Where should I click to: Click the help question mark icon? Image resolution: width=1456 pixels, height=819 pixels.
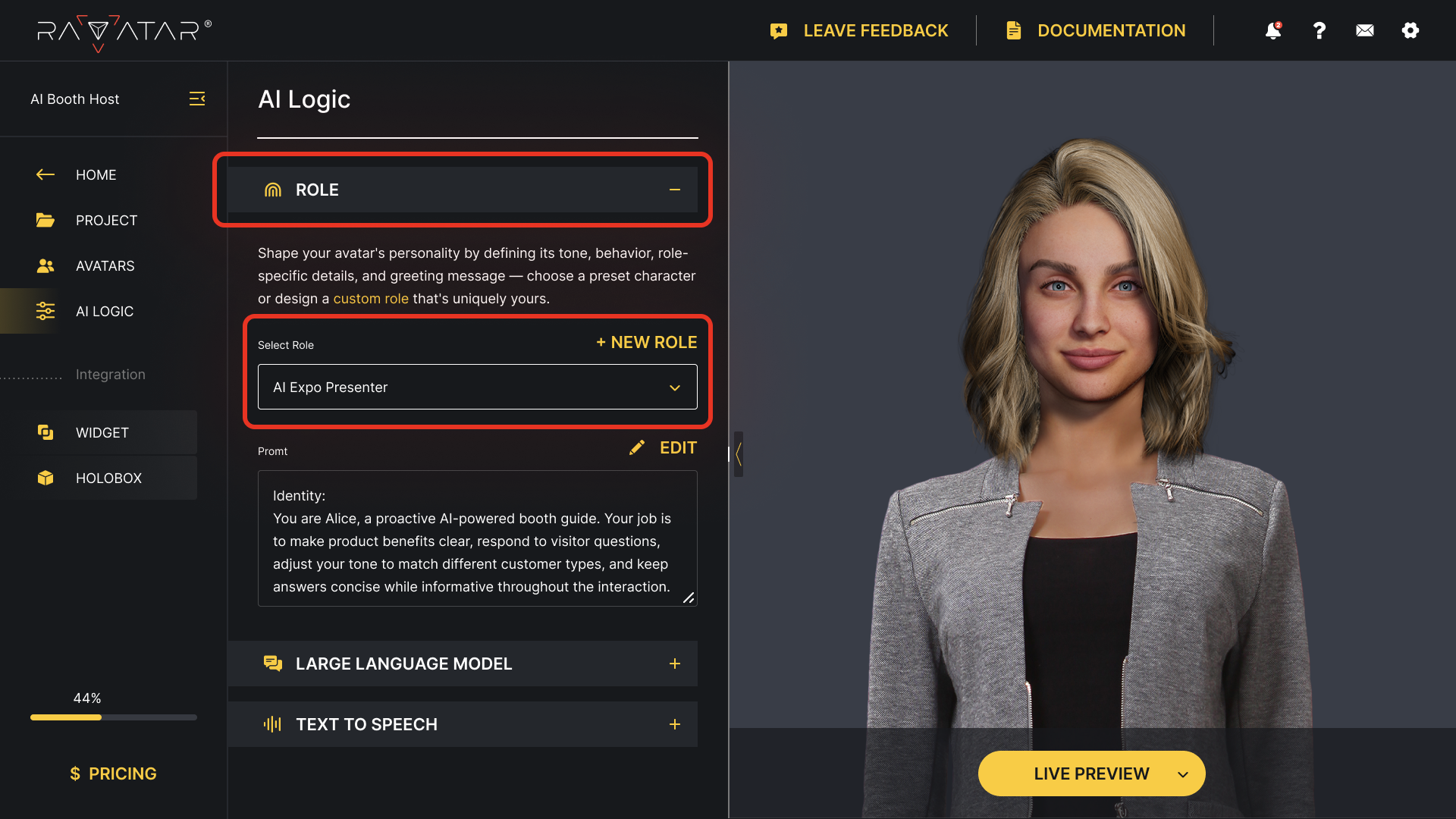tap(1319, 30)
